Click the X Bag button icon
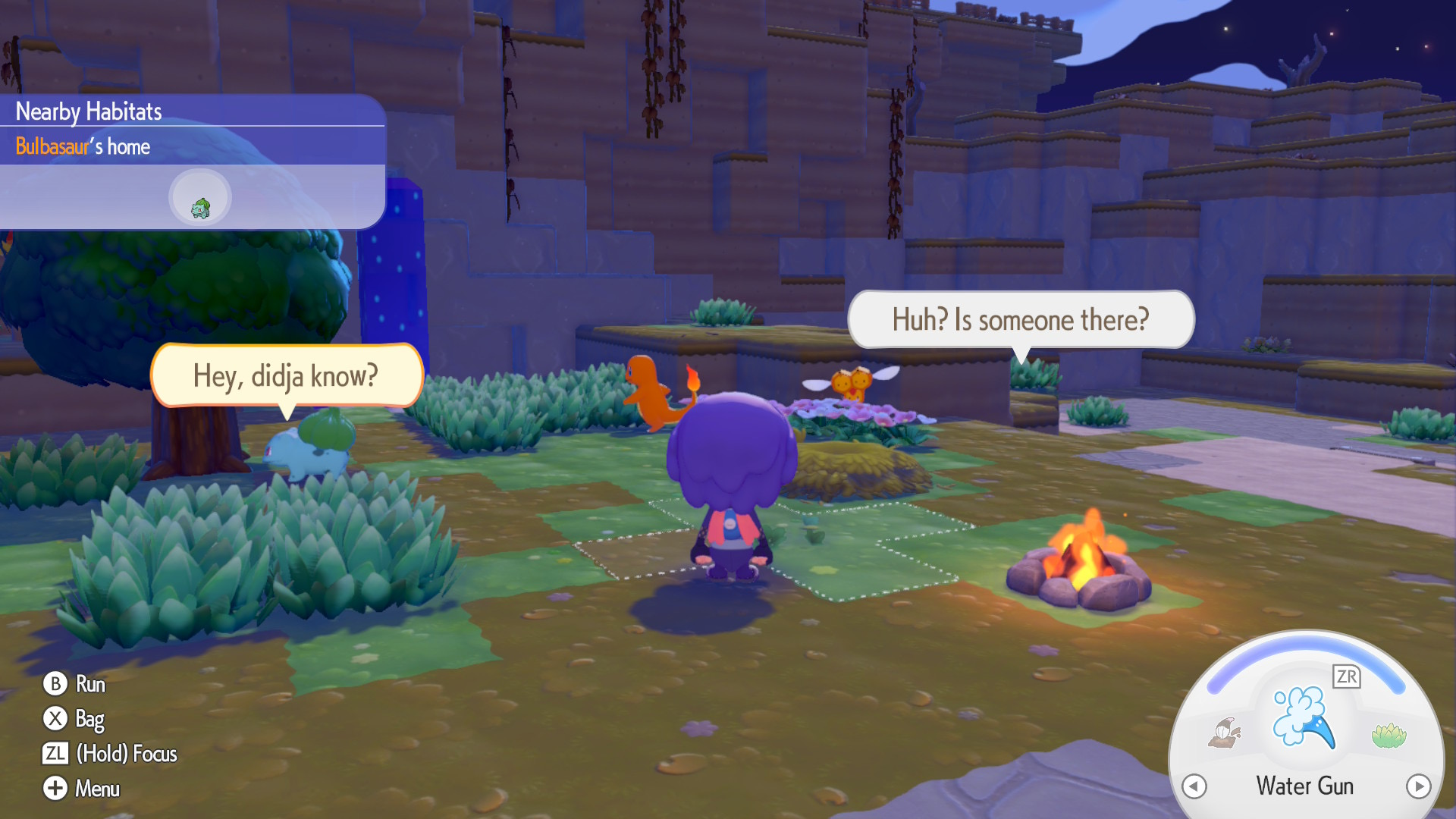Screen dimensions: 1456x819 click(54, 718)
